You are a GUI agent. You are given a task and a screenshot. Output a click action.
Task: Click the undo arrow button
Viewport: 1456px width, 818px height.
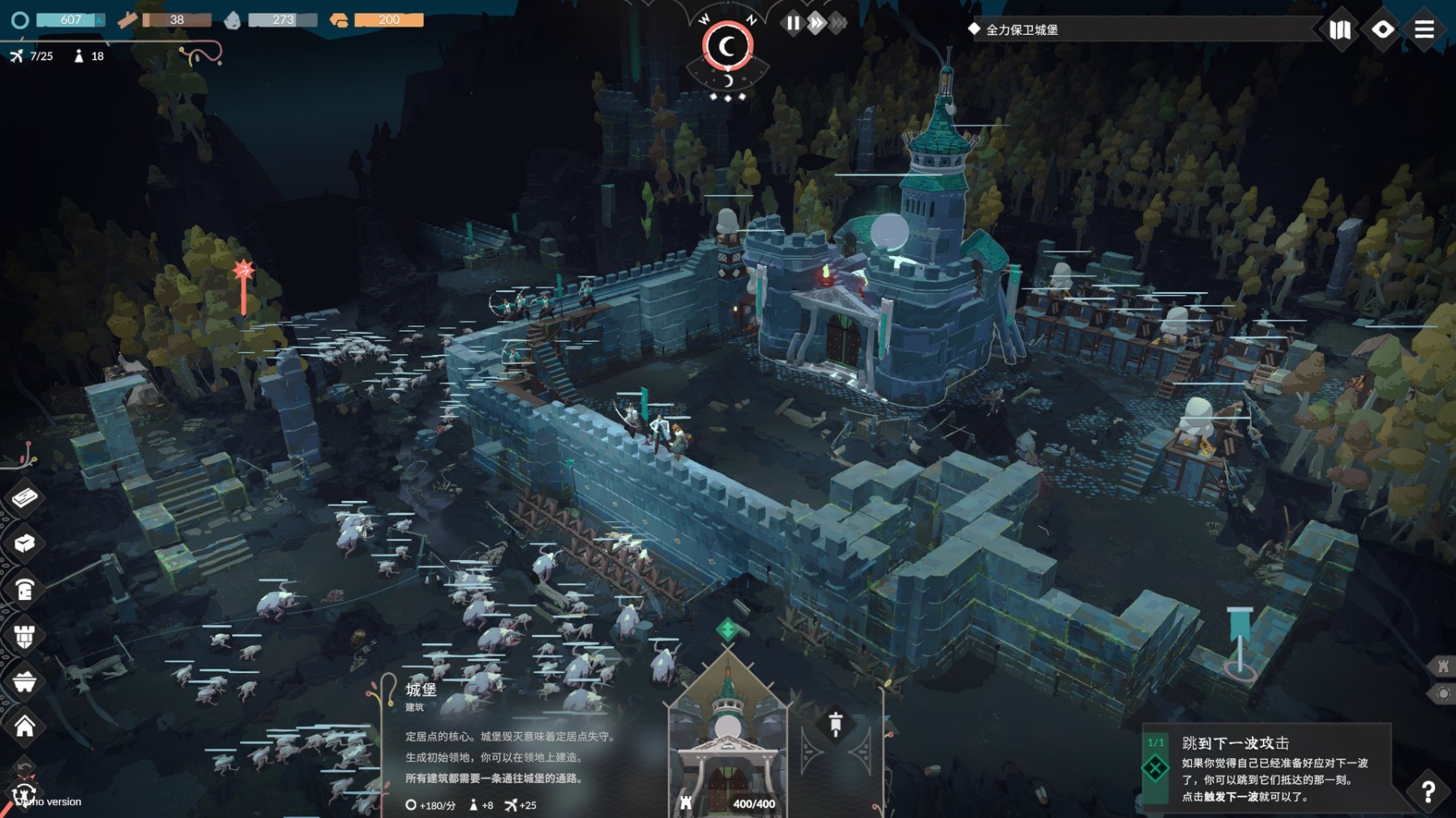tap(24, 766)
